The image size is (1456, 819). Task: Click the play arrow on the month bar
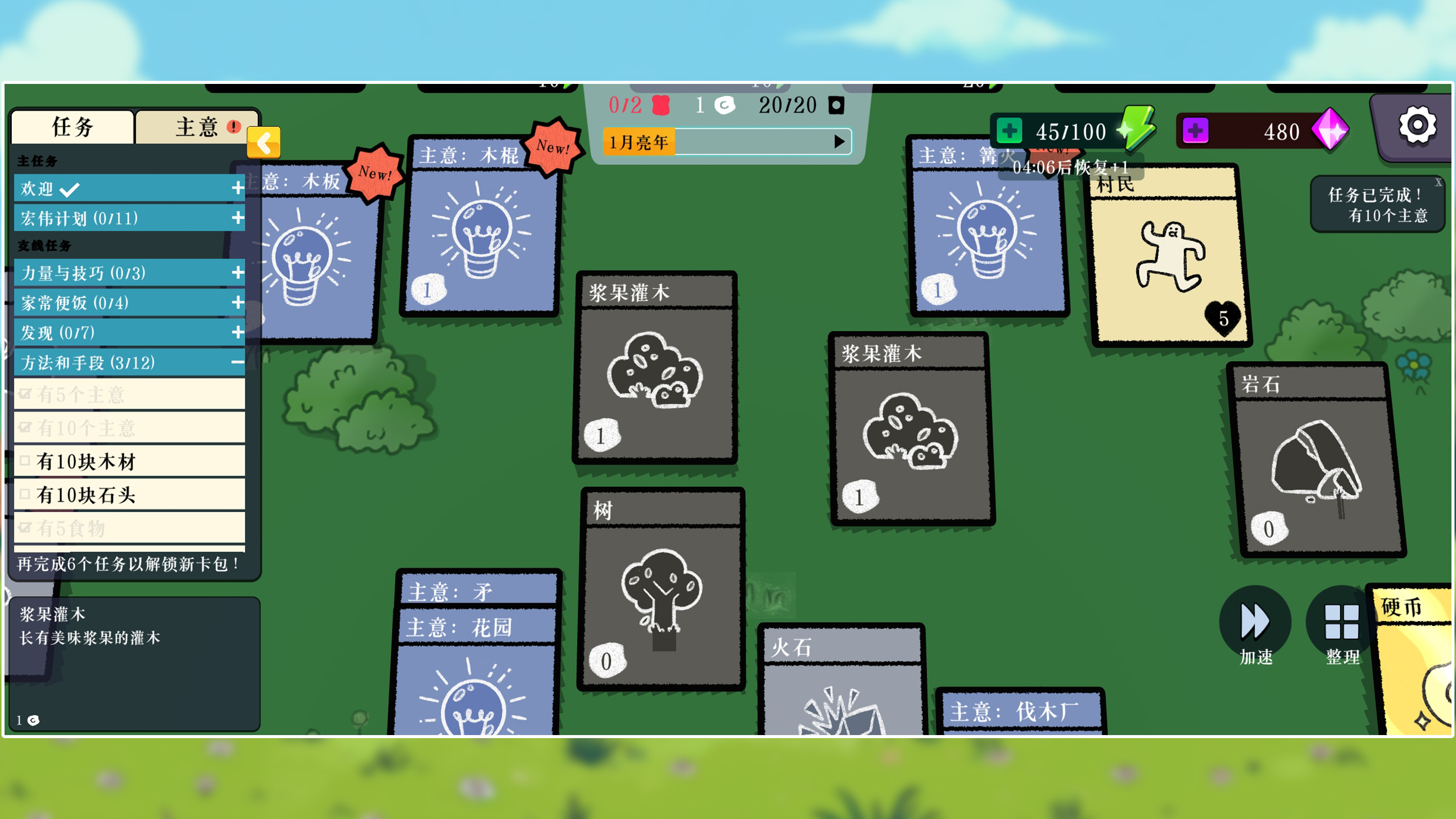pos(839,142)
